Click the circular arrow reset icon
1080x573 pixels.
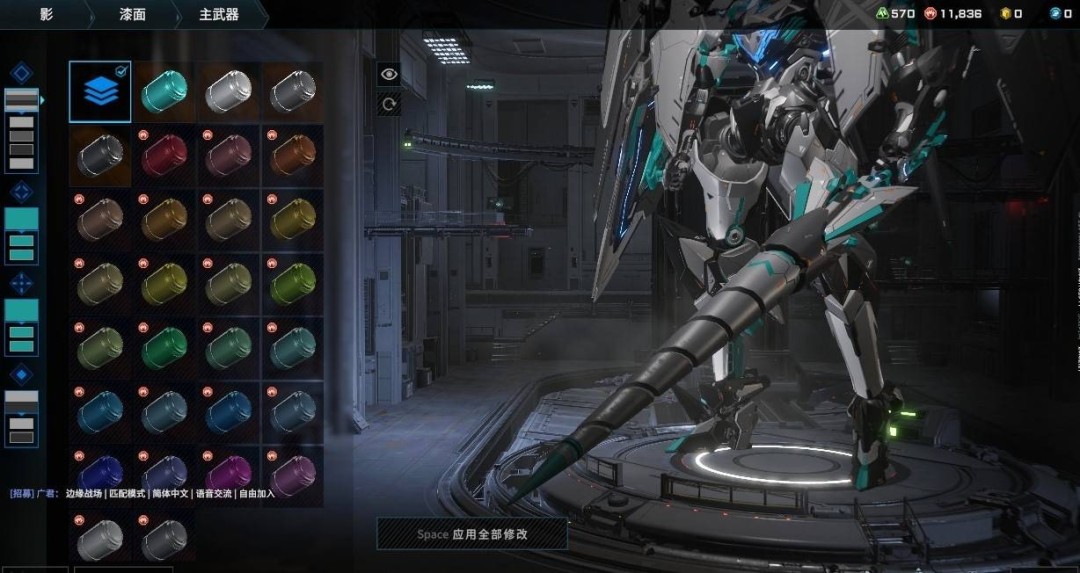(x=388, y=103)
